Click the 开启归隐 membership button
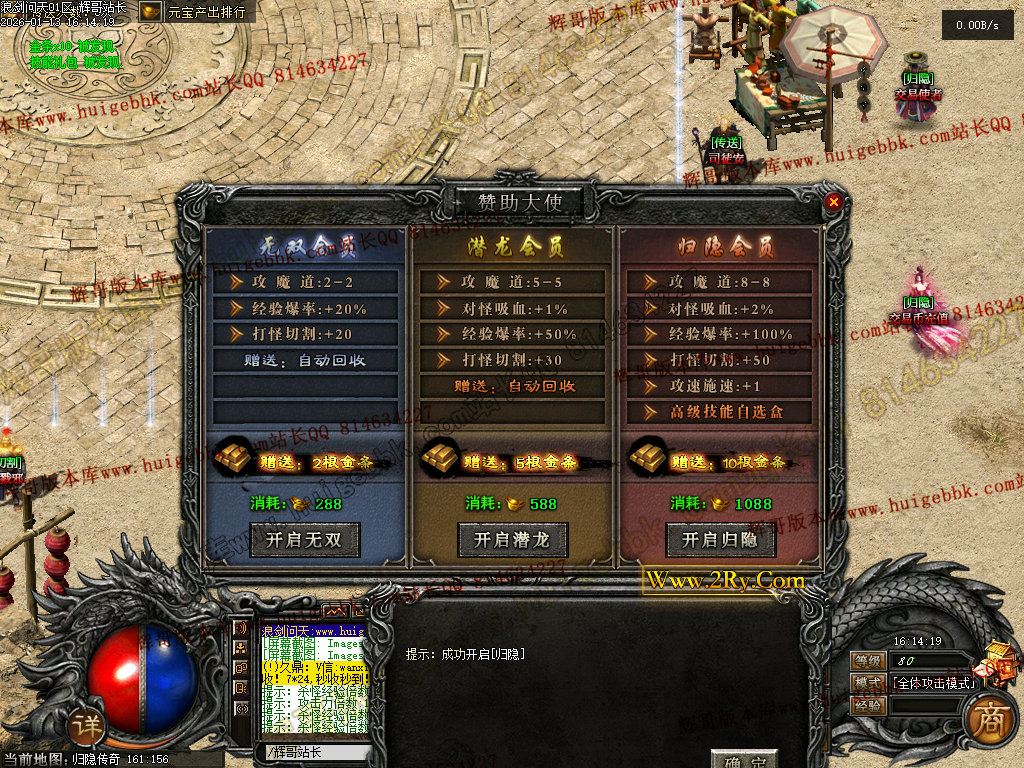This screenshot has height=768, width=1024. (719, 541)
